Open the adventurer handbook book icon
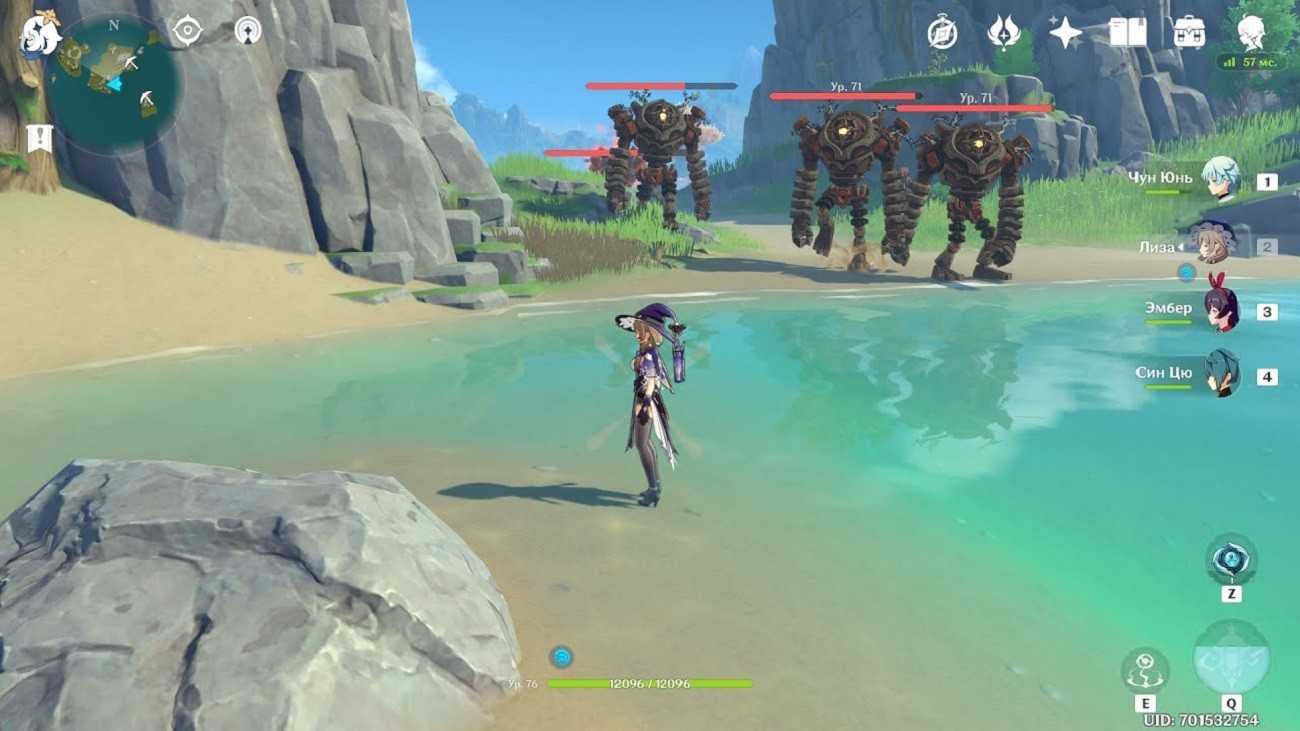Viewport: 1300px width, 731px height. click(1127, 33)
